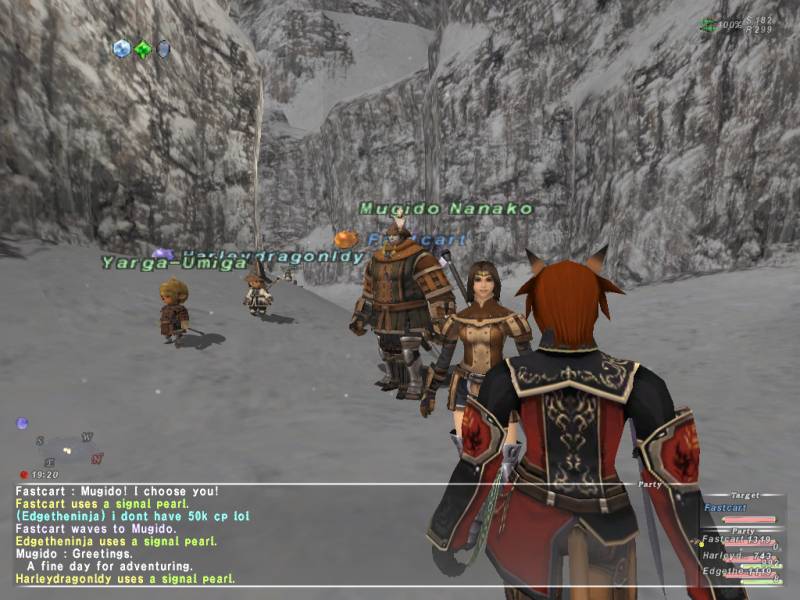The image size is (800, 600).
Task: Select the grey-blue oval status icon
Action: point(163,48)
